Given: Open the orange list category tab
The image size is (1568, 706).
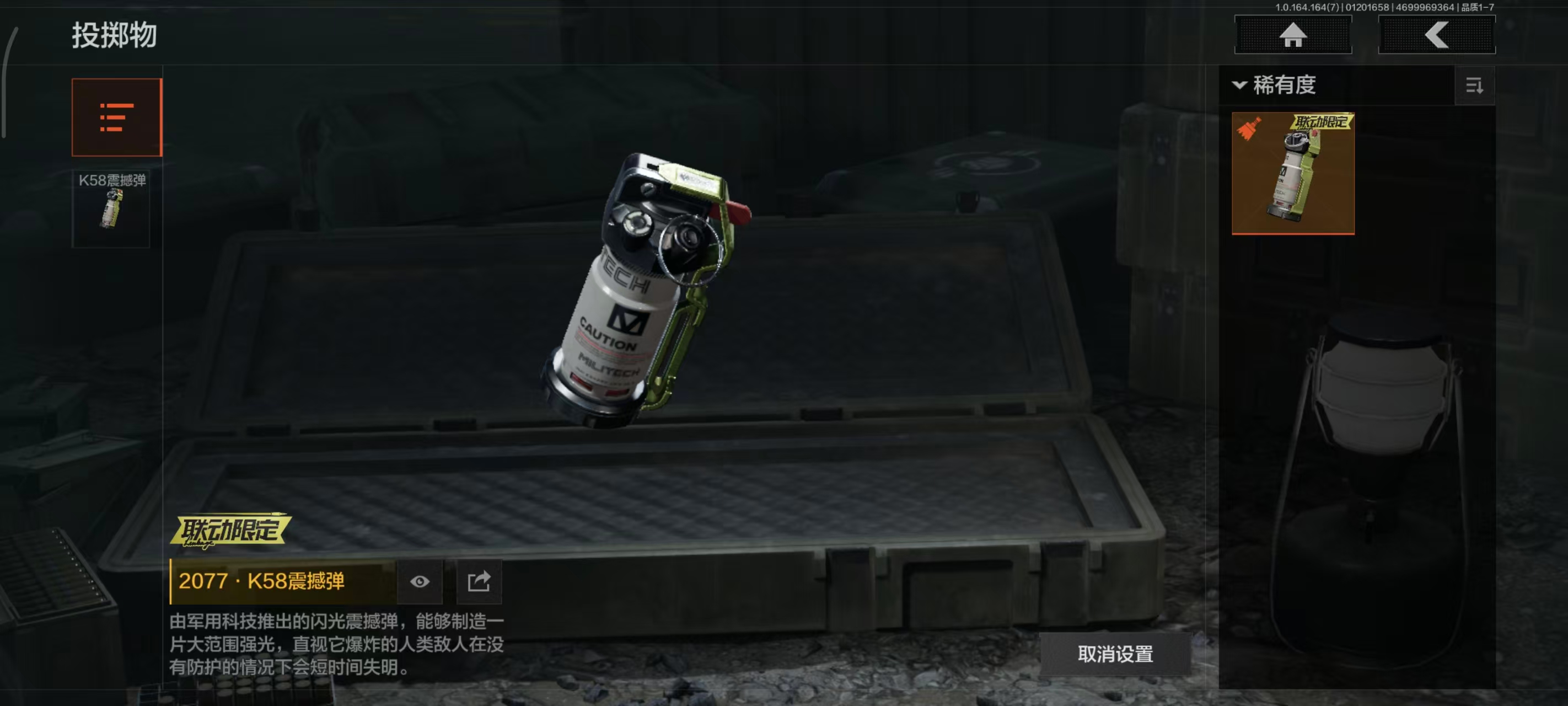Looking at the screenshot, I should (x=116, y=117).
